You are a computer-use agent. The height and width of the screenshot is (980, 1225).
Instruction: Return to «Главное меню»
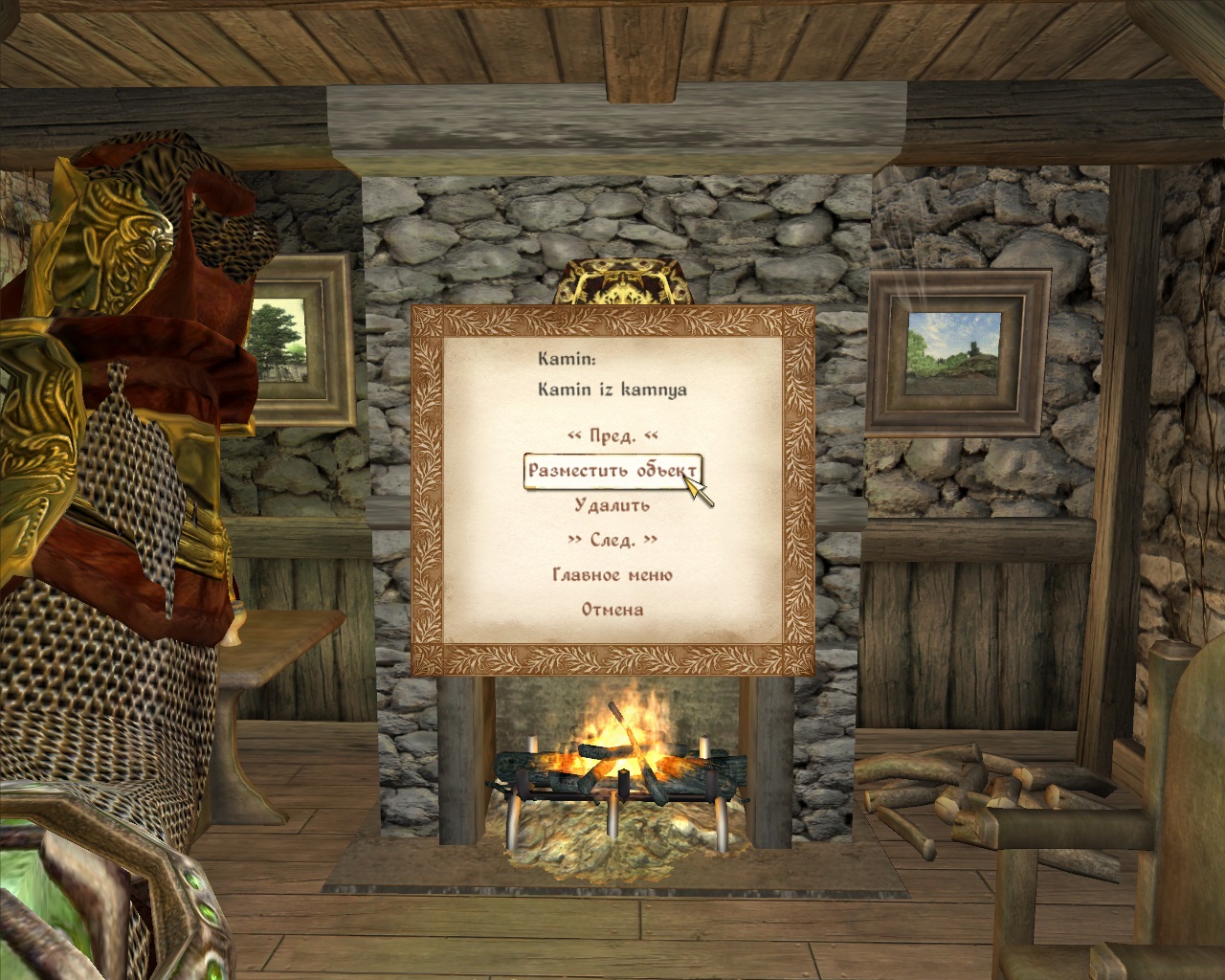coord(612,575)
